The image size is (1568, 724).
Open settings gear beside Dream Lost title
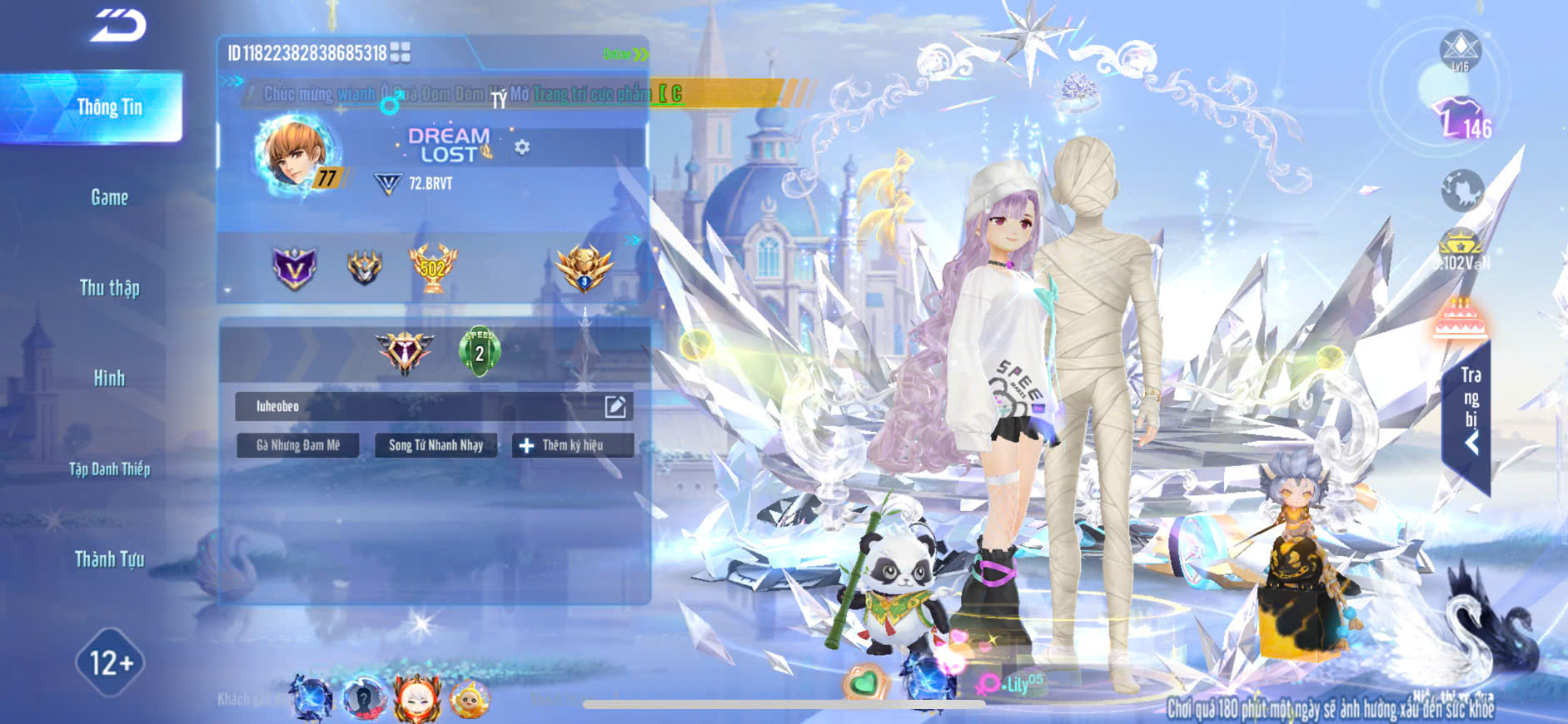pyautogui.click(x=522, y=147)
